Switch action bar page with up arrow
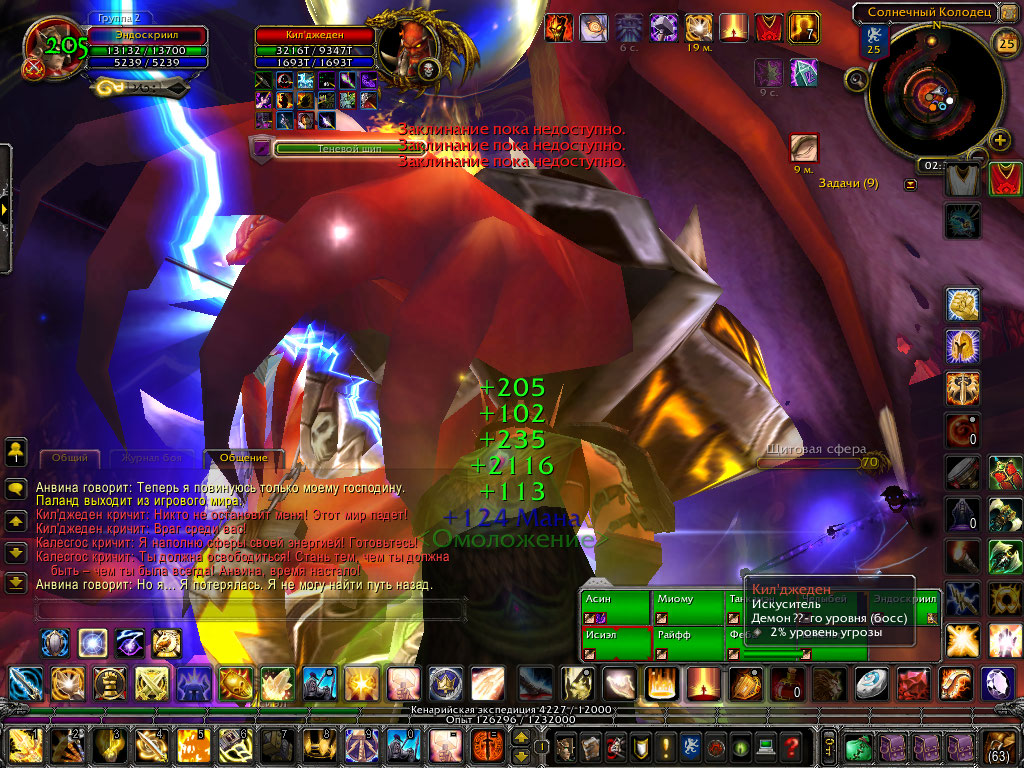Image resolution: width=1024 pixels, height=768 pixels. pos(521,738)
